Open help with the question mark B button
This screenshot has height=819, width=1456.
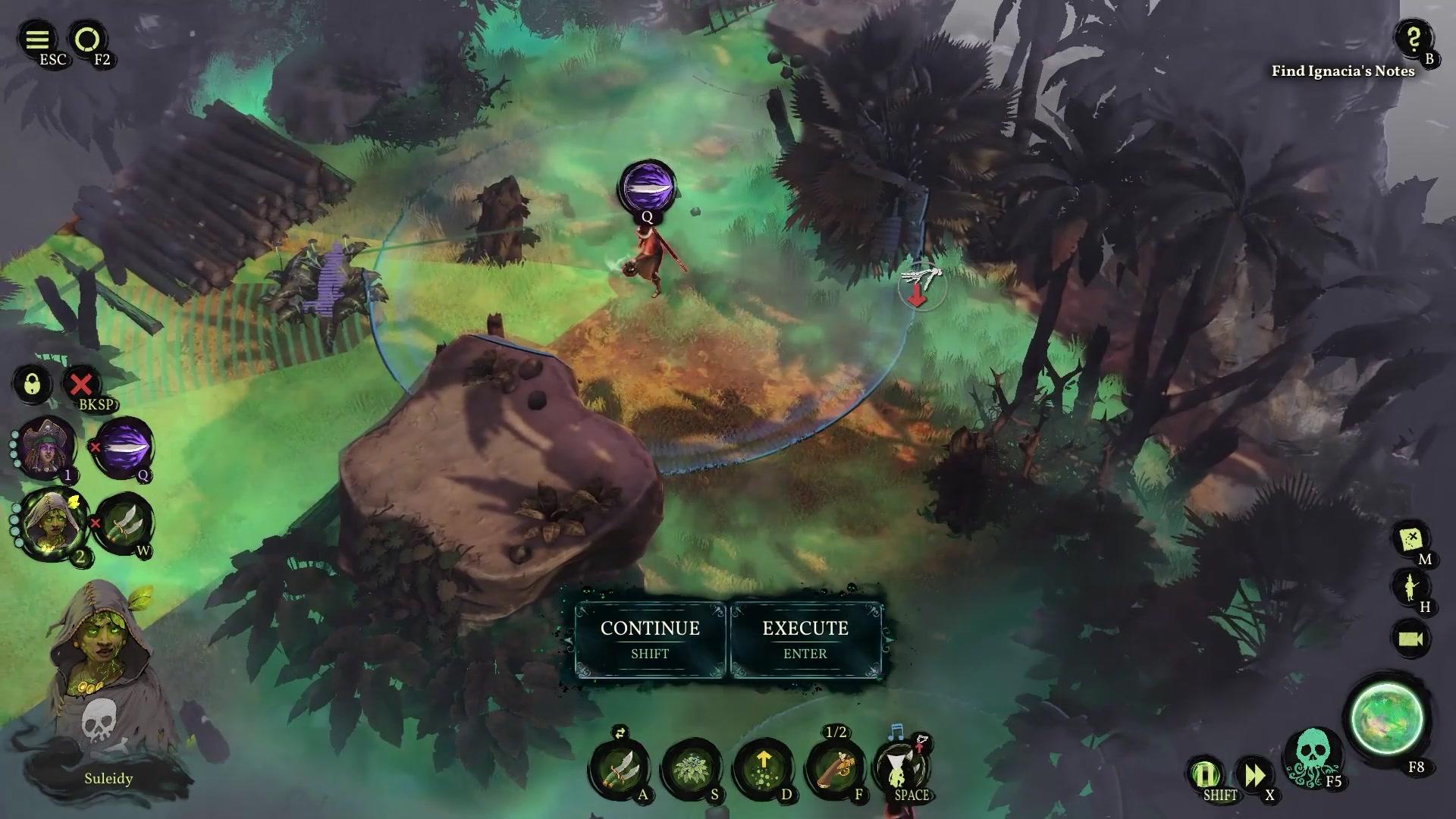pyautogui.click(x=1412, y=39)
